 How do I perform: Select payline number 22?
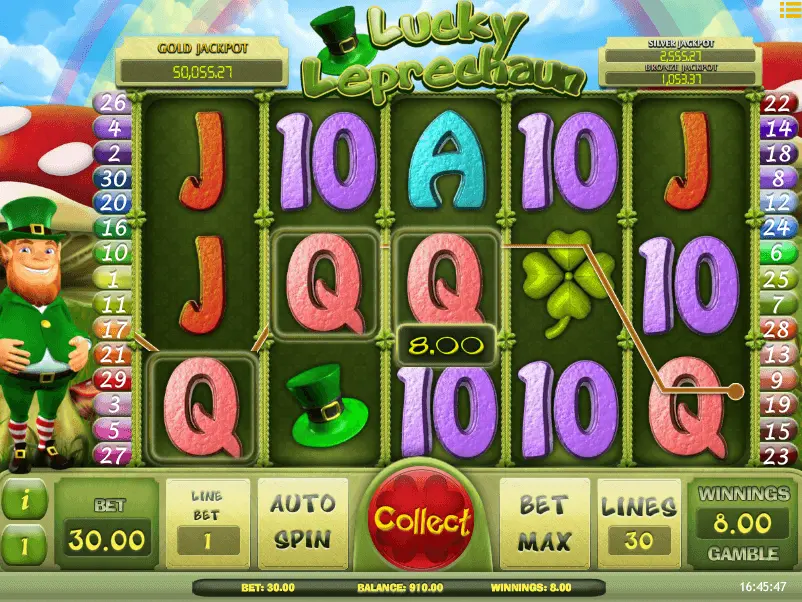tap(777, 103)
